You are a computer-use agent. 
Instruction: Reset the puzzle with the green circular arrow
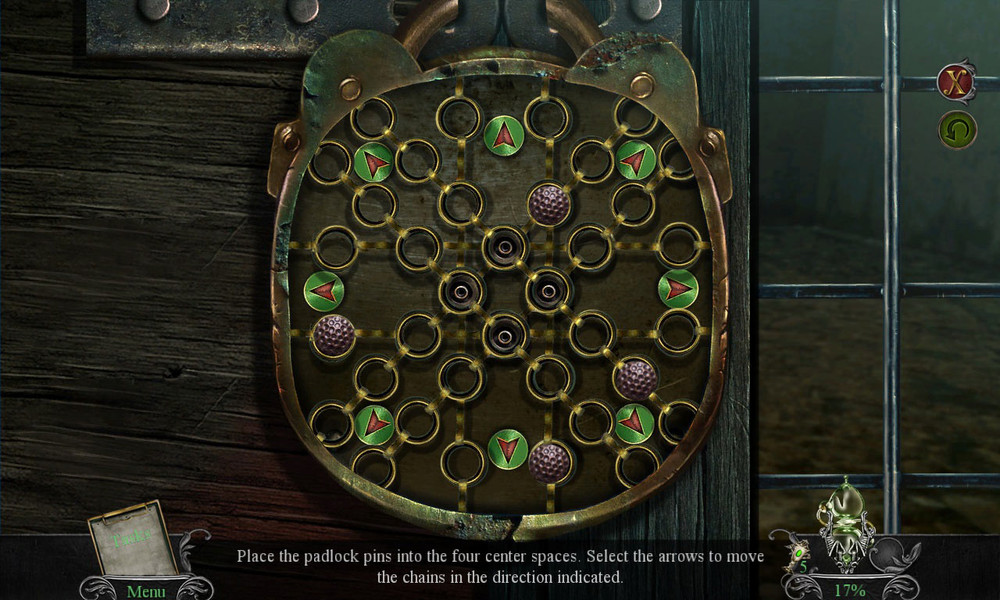click(957, 130)
